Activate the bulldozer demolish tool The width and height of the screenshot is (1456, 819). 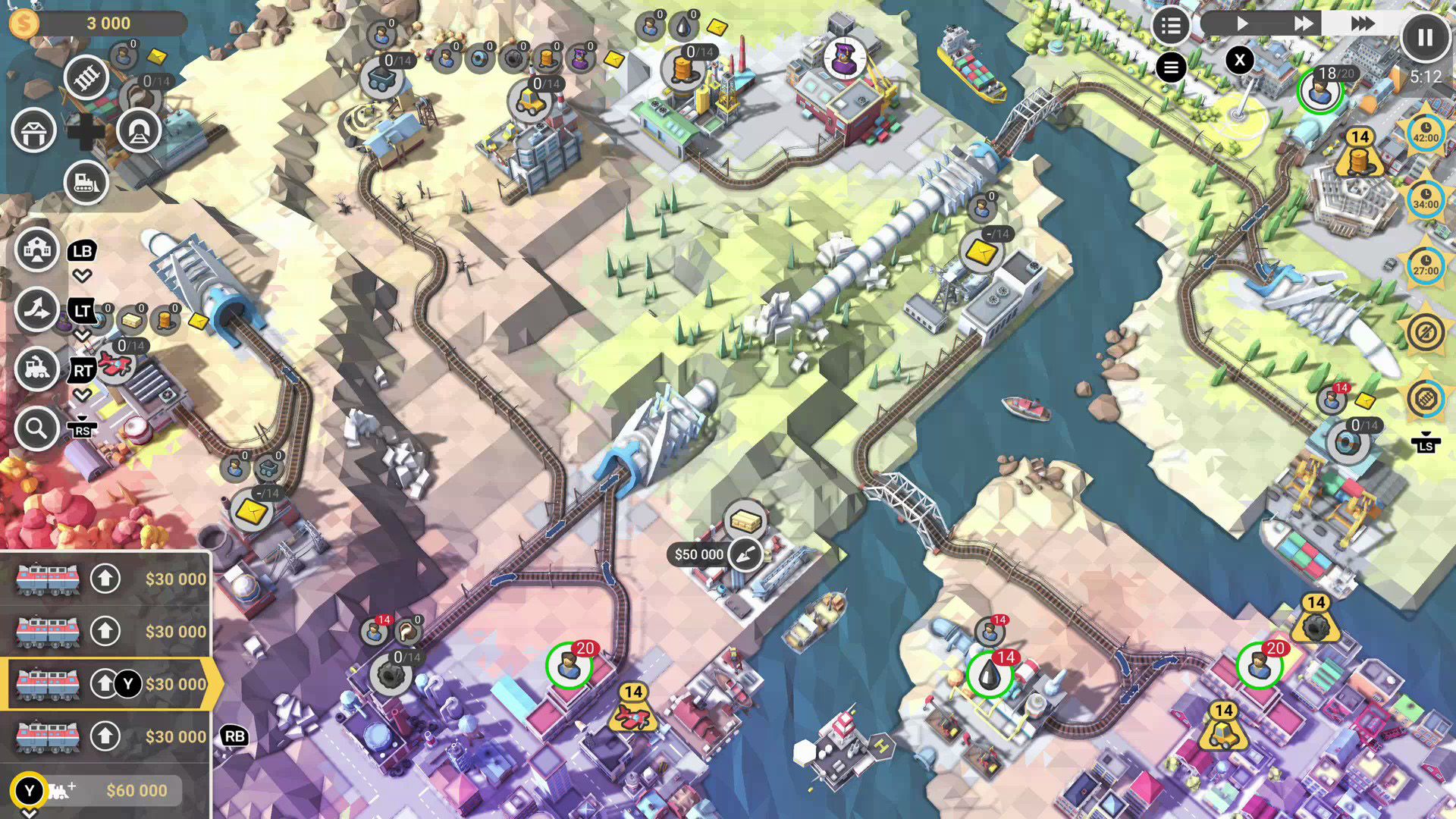(86, 183)
